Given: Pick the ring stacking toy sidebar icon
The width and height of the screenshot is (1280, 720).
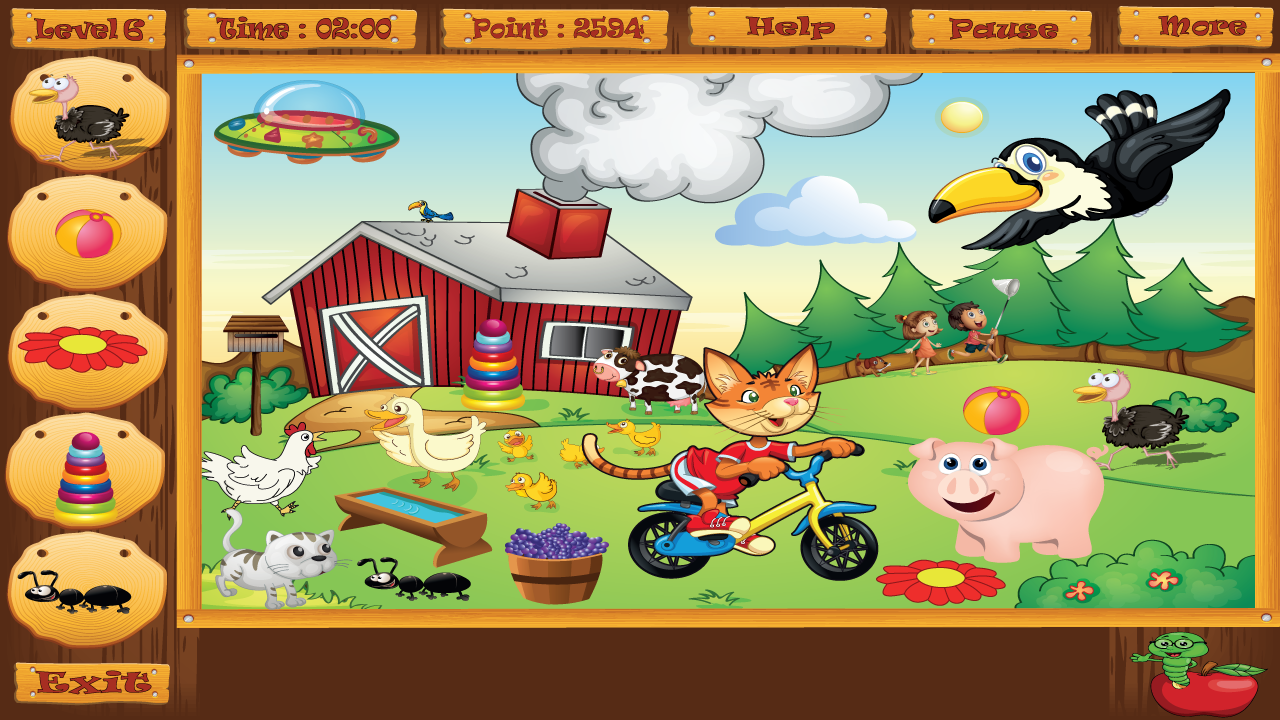Looking at the screenshot, I should point(85,475).
